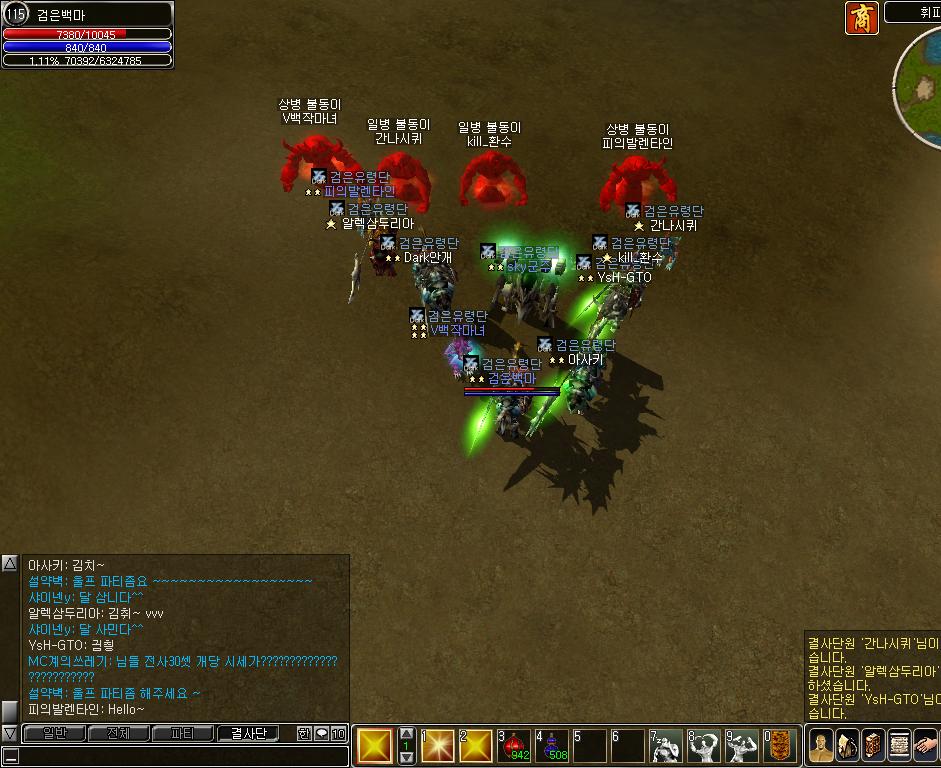941x768 pixels.
Task: Open the scroll quest log icon
Action: tap(898, 745)
